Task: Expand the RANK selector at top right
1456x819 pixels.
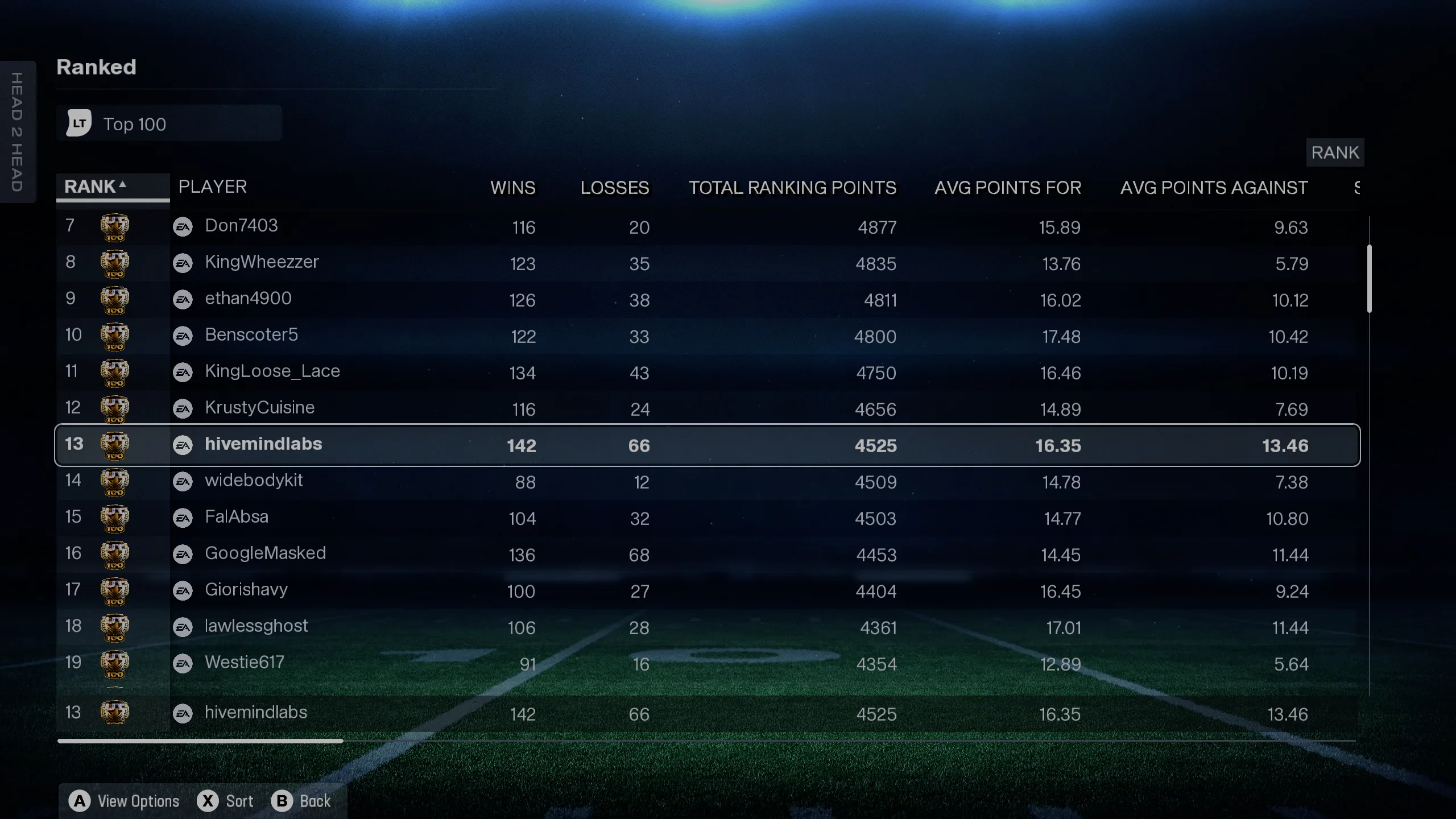Action: 1335,152
